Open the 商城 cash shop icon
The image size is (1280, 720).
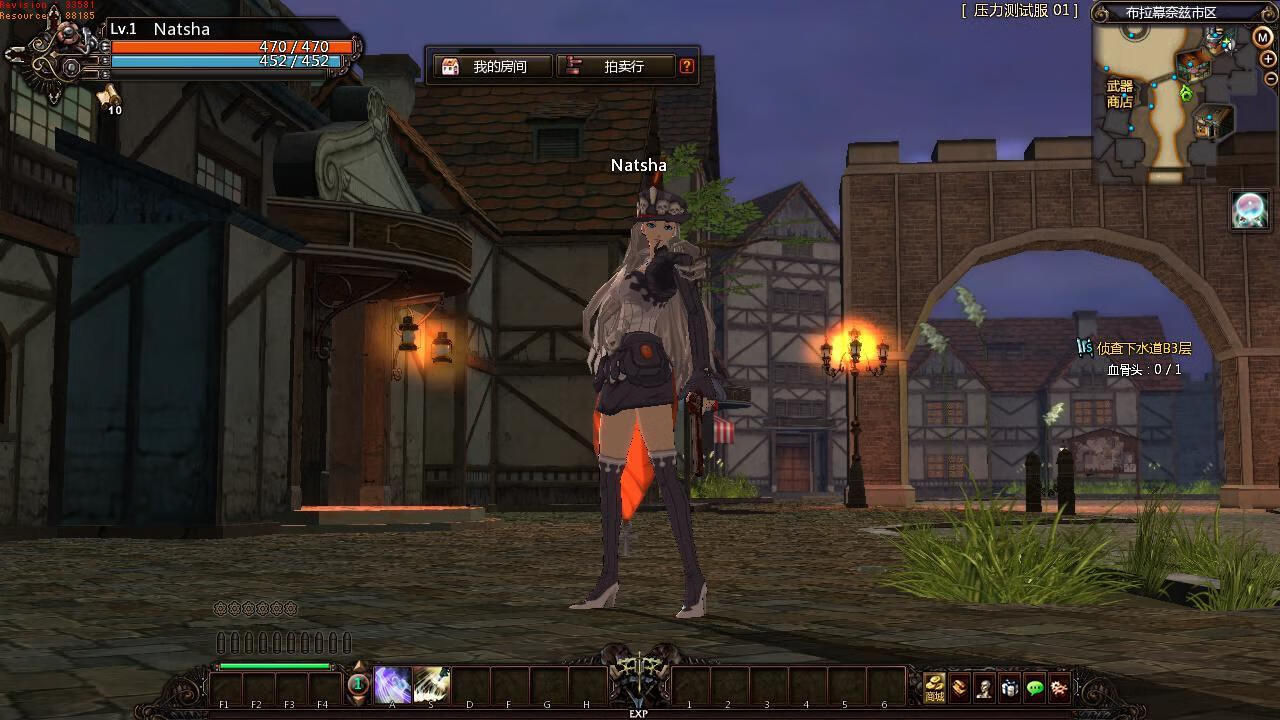click(x=934, y=687)
